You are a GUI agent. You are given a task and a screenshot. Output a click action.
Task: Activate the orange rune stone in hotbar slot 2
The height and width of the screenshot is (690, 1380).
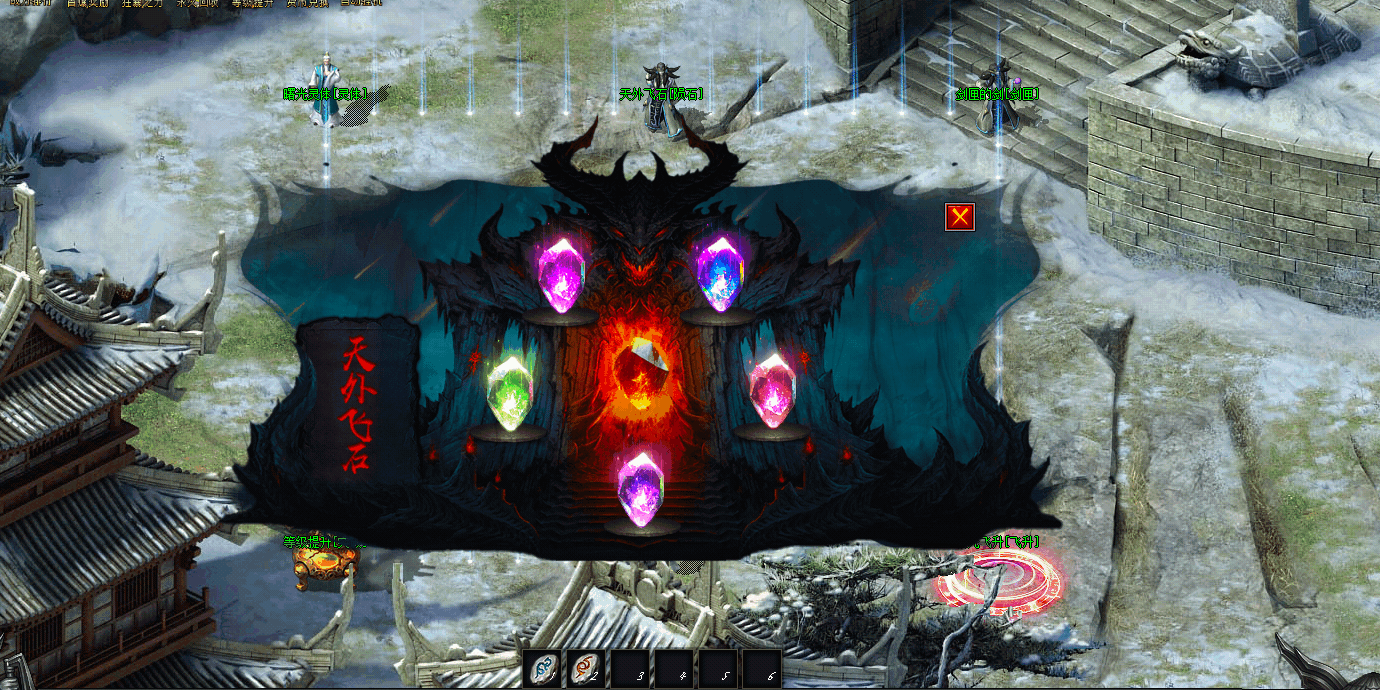[x=586, y=669]
